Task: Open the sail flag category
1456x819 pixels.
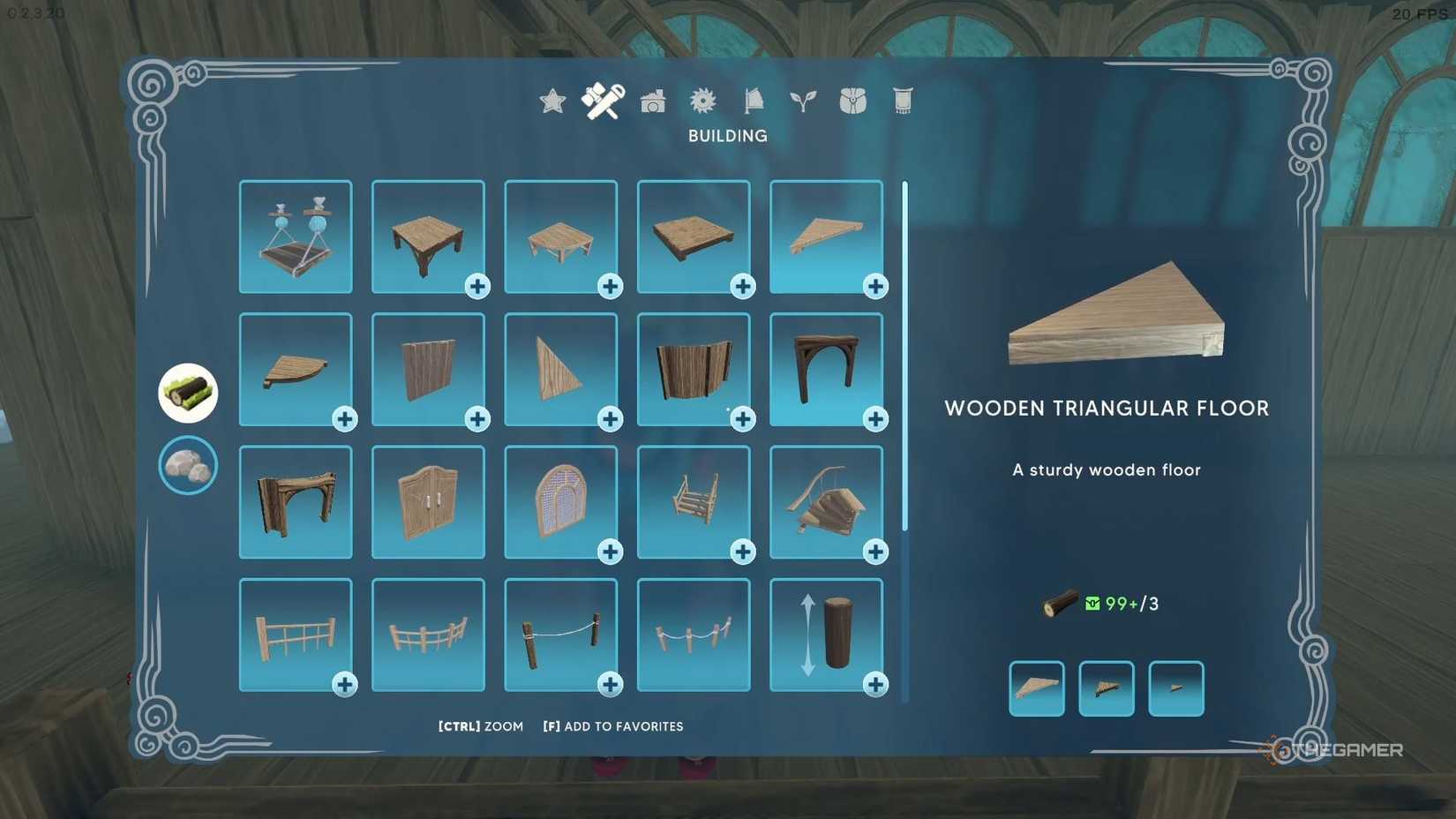Action: click(754, 101)
